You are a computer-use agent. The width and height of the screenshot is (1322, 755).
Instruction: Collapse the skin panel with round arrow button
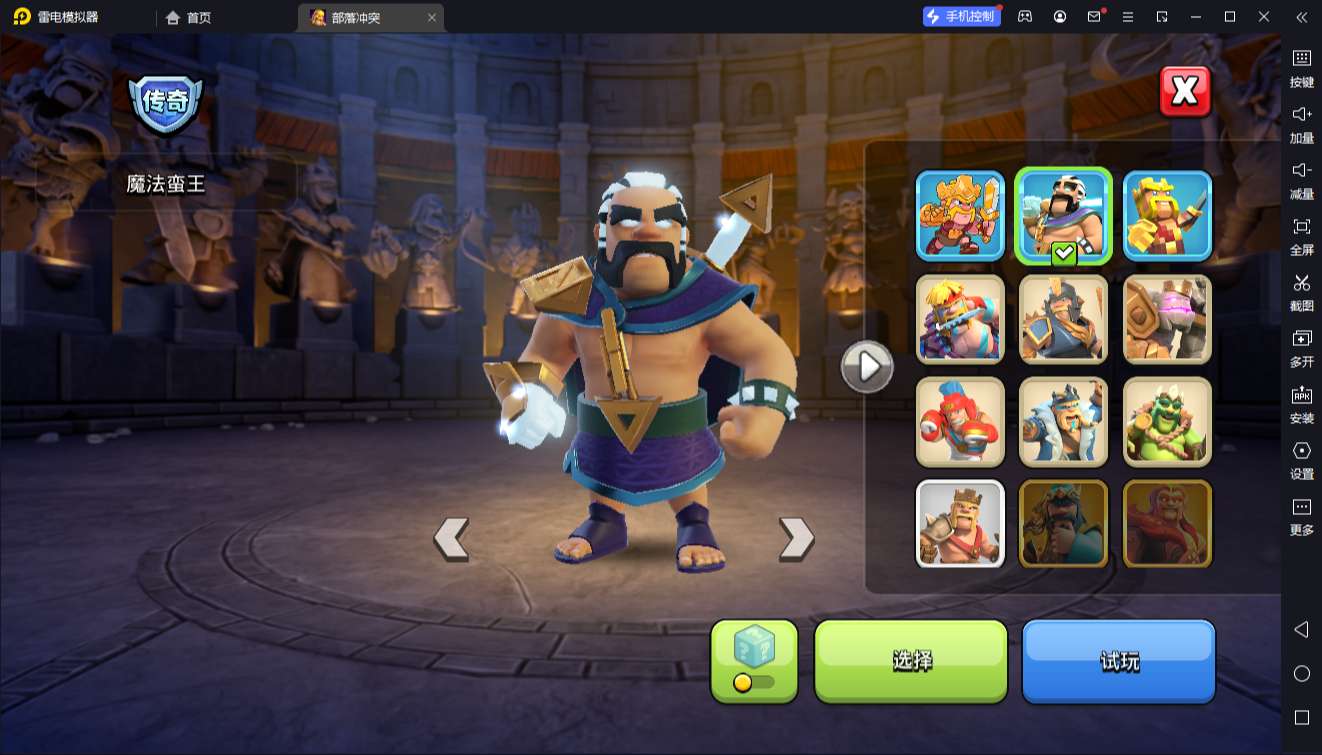pyautogui.click(x=866, y=367)
